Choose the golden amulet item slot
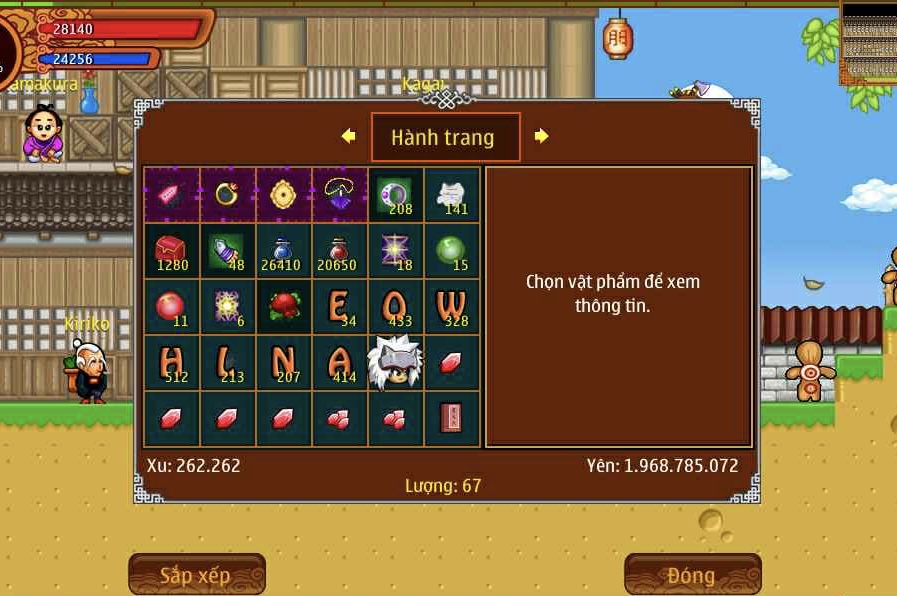The image size is (897, 596). (x=284, y=194)
